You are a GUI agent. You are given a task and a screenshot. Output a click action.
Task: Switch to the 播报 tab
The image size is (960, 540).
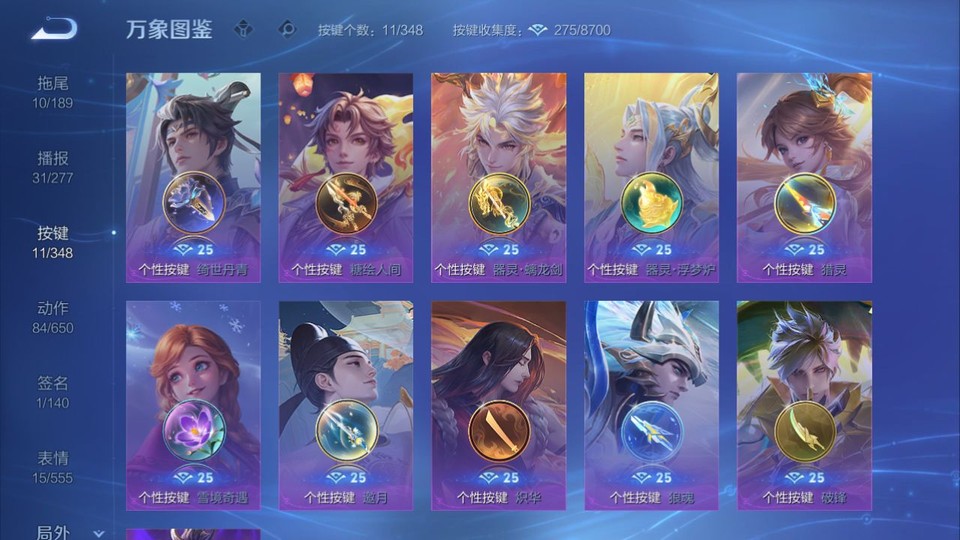[53, 167]
